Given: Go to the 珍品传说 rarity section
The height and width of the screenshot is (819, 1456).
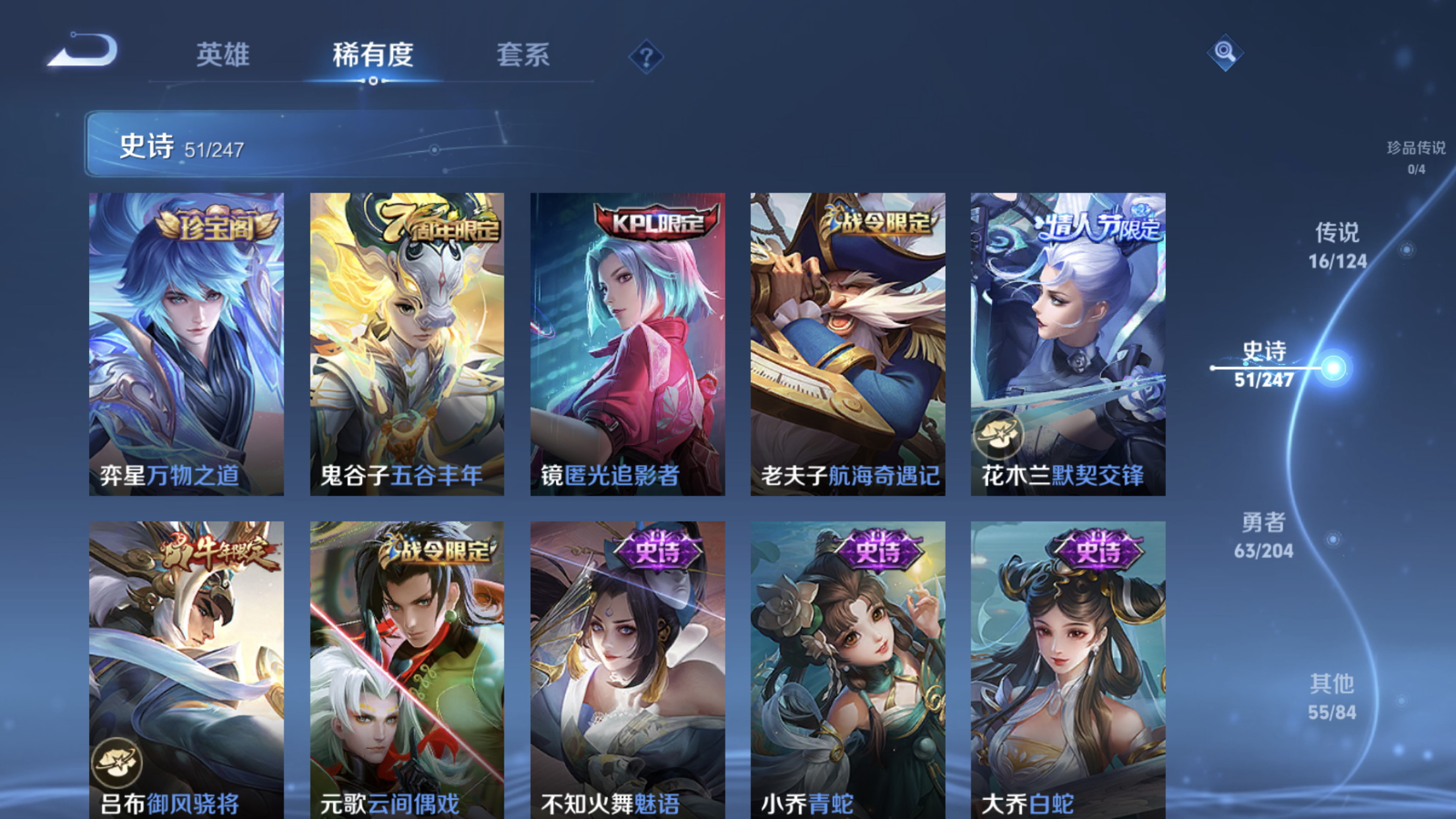Looking at the screenshot, I should click(1416, 156).
